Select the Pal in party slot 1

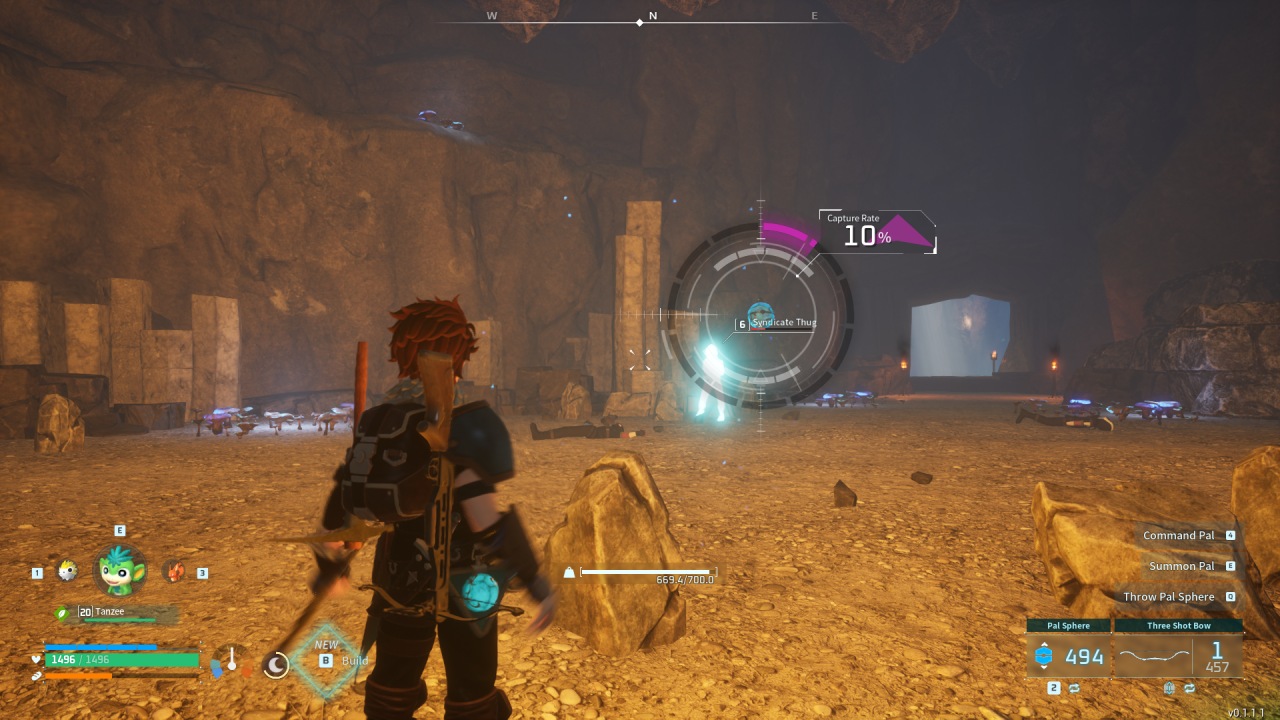65,572
